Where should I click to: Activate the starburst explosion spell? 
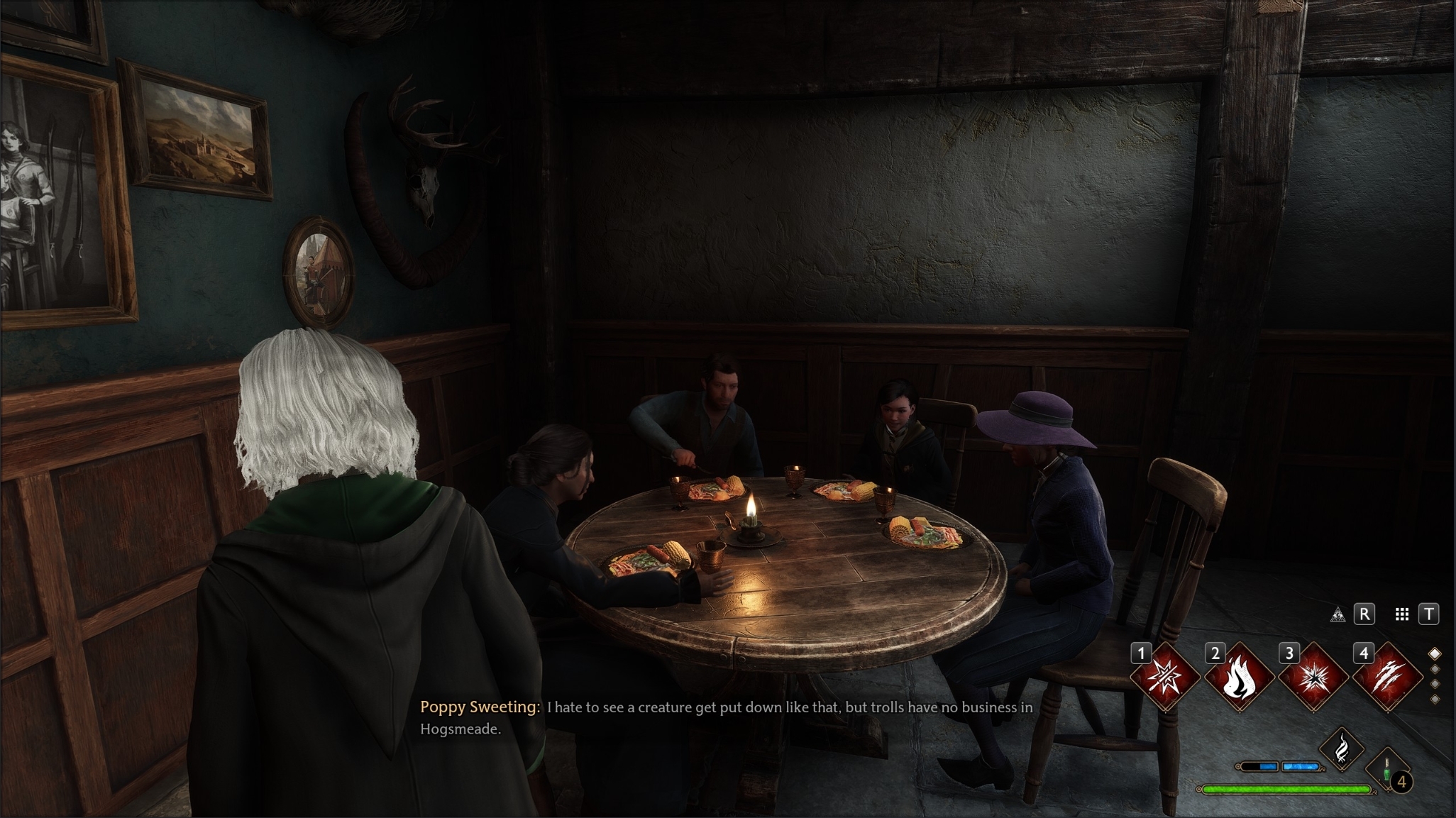(x=1313, y=678)
